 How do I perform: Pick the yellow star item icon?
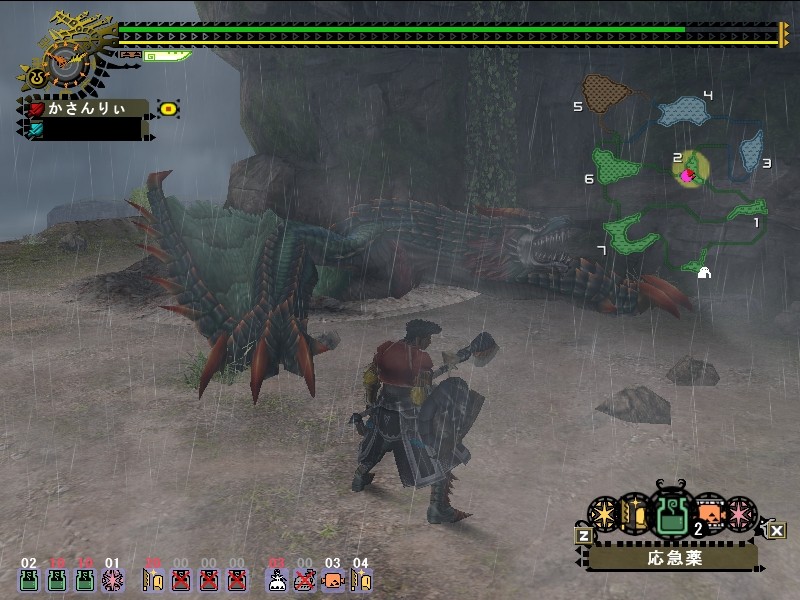point(602,514)
